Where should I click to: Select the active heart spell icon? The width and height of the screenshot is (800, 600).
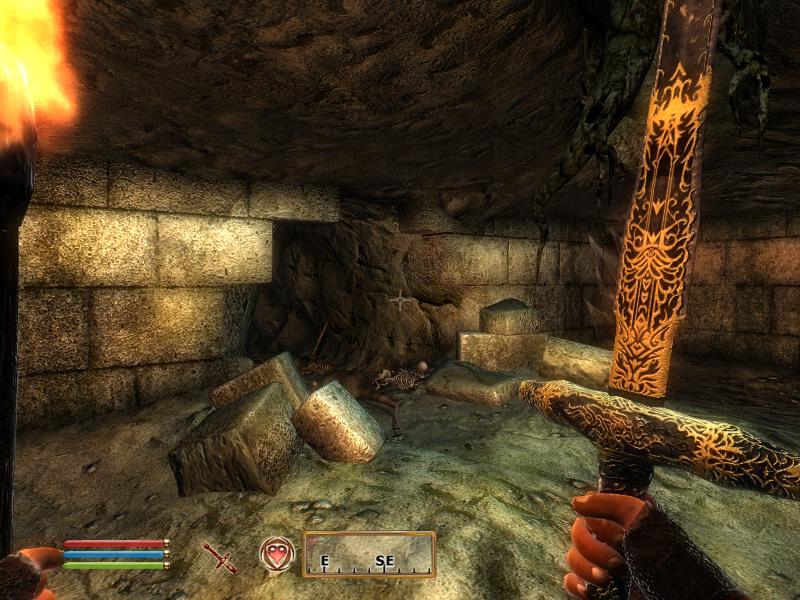point(276,554)
